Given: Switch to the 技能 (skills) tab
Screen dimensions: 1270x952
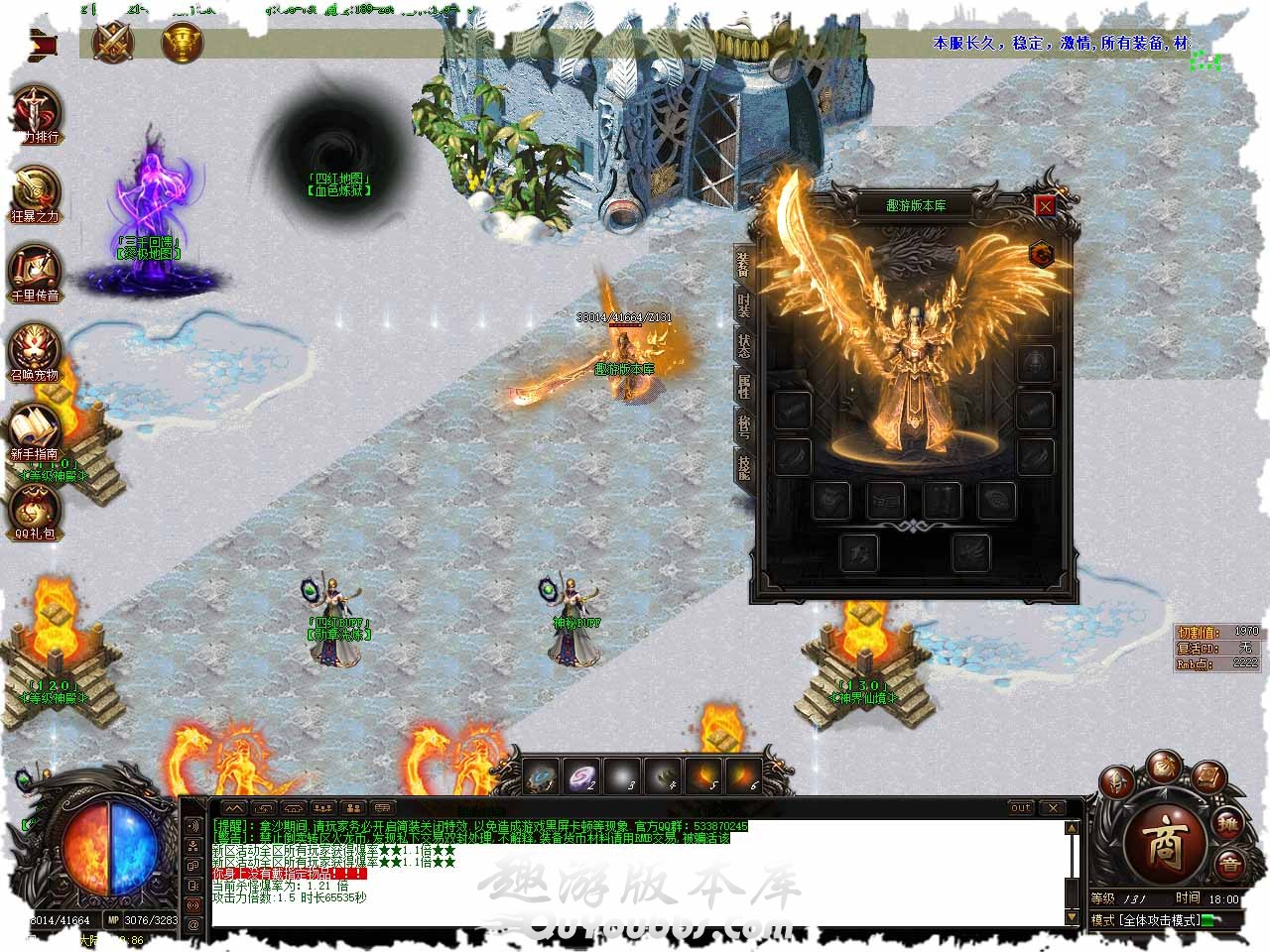Looking at the screenshot, I should coord(744,464).
